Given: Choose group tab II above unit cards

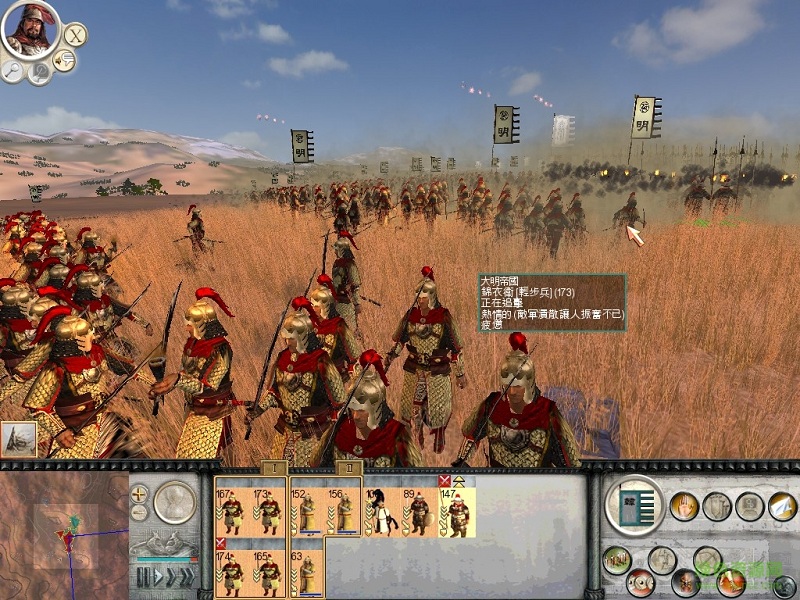Looking at the screenshot, I should 349,467.
